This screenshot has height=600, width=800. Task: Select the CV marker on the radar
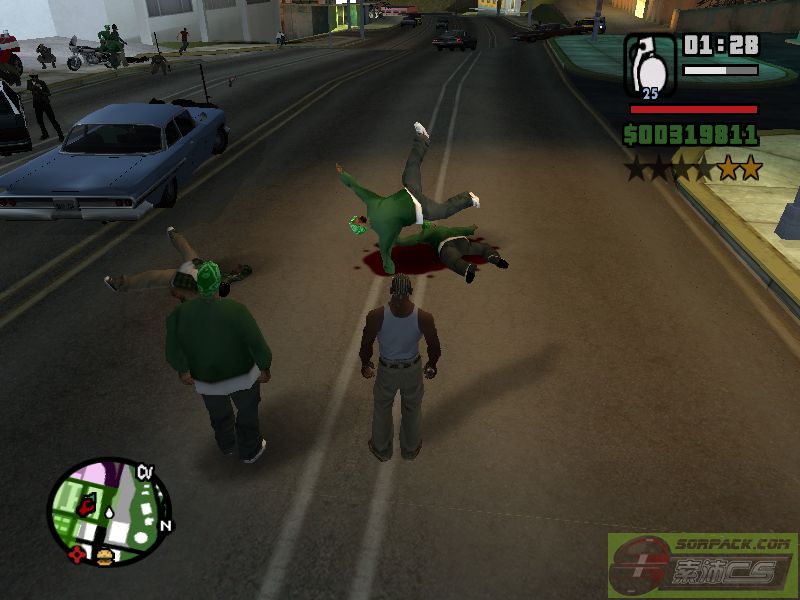[145, 472]
